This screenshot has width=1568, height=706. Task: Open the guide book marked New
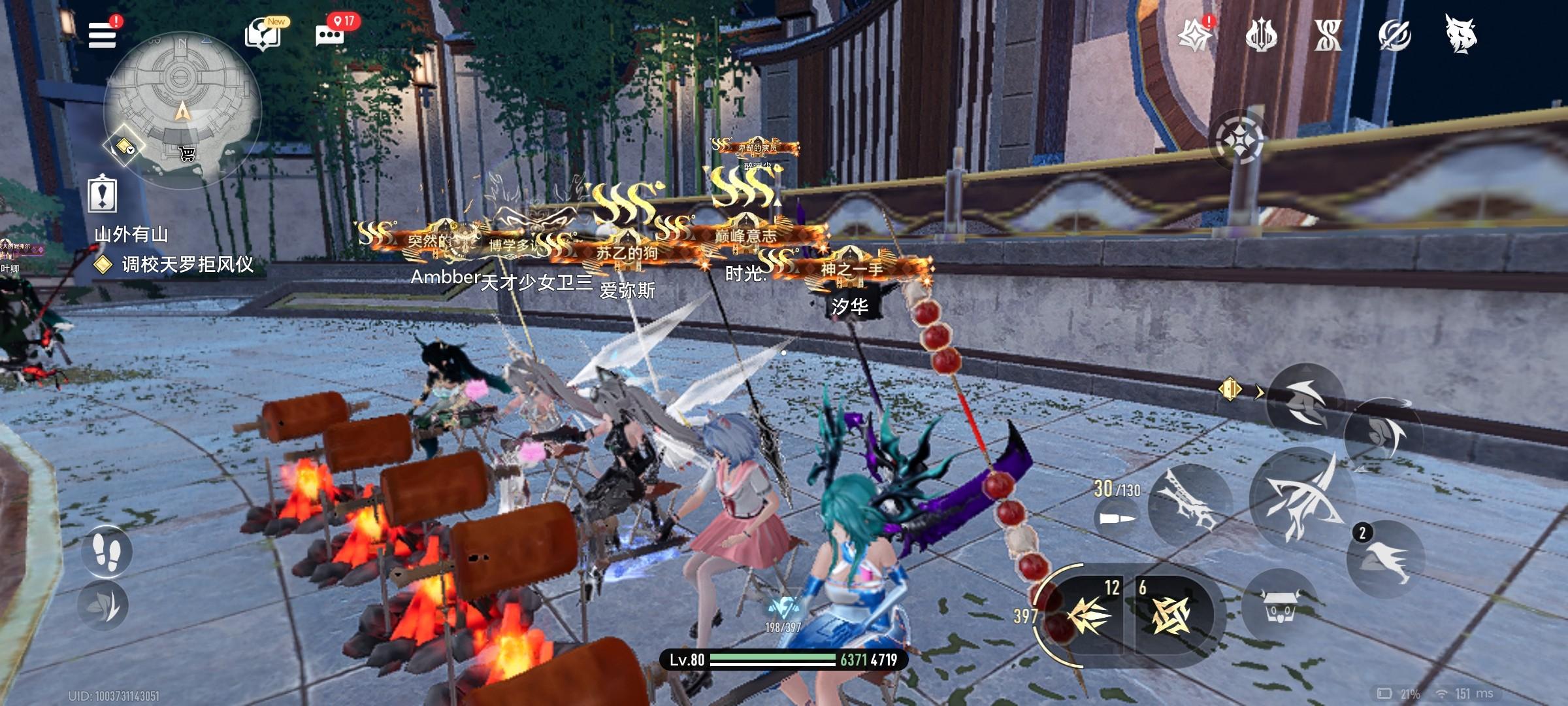(x=263, y=34)
